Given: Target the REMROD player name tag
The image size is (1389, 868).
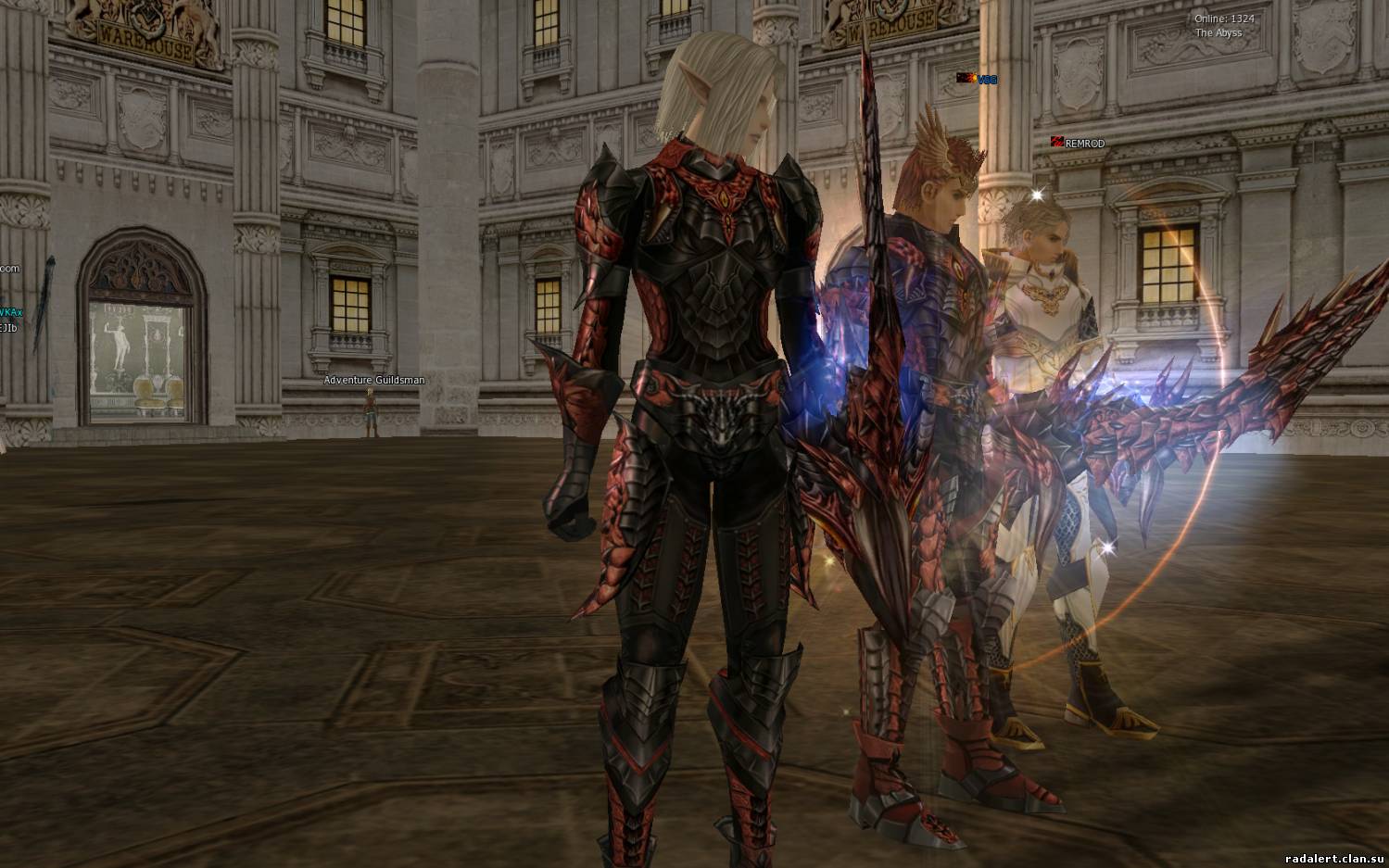Looking at the screenshot, I should click(x=1083, y=144).
